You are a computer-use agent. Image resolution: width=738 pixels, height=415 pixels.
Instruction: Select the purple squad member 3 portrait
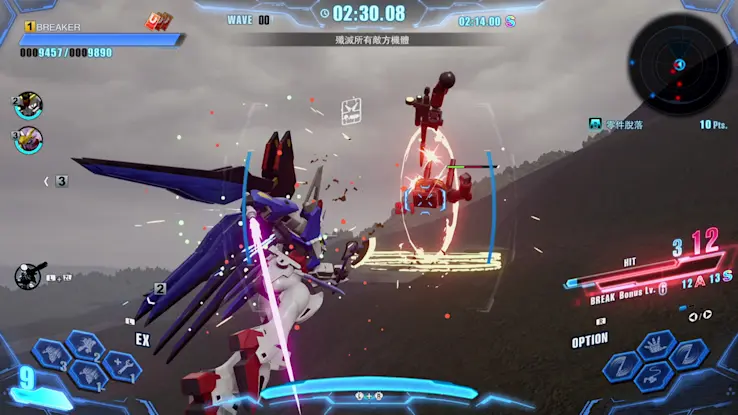pos(29,139)
